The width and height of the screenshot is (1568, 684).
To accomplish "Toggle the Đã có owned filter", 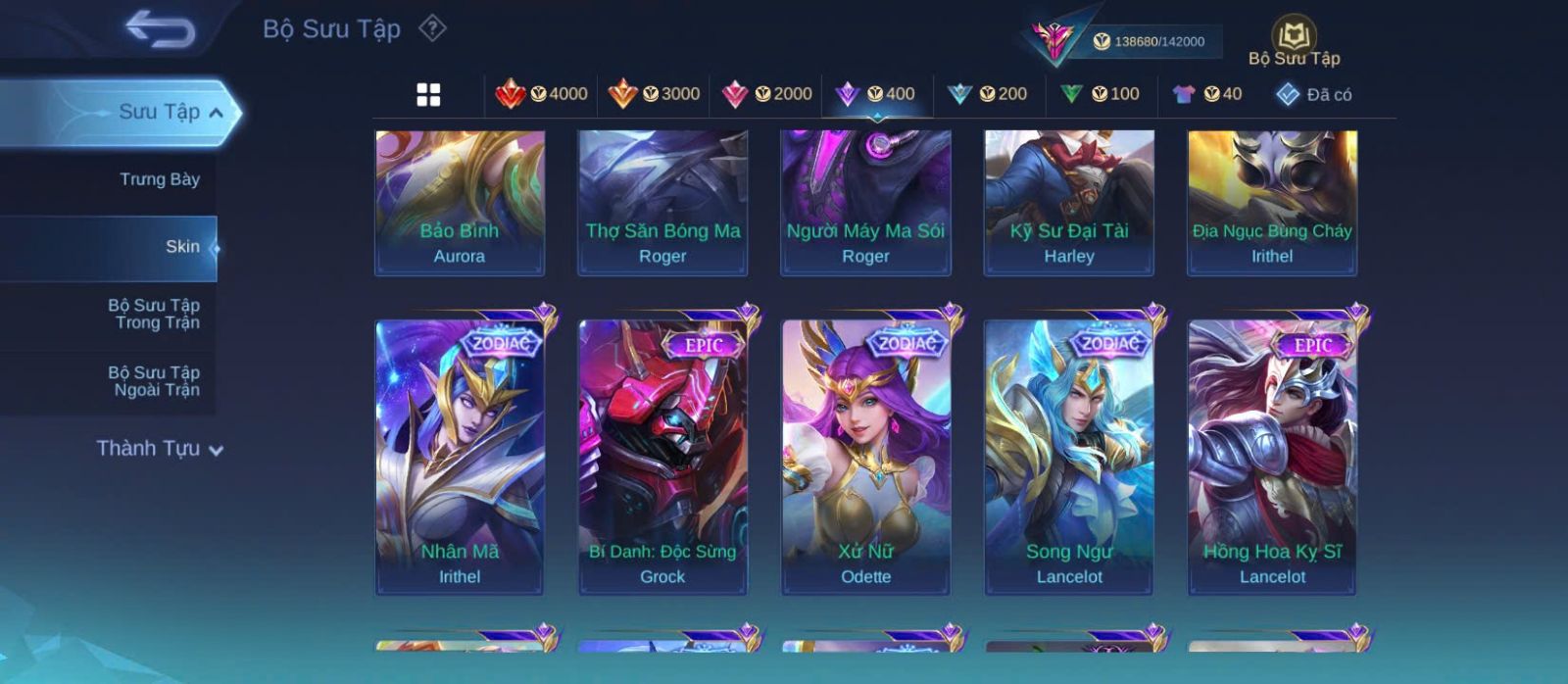I will point(1314,94).
